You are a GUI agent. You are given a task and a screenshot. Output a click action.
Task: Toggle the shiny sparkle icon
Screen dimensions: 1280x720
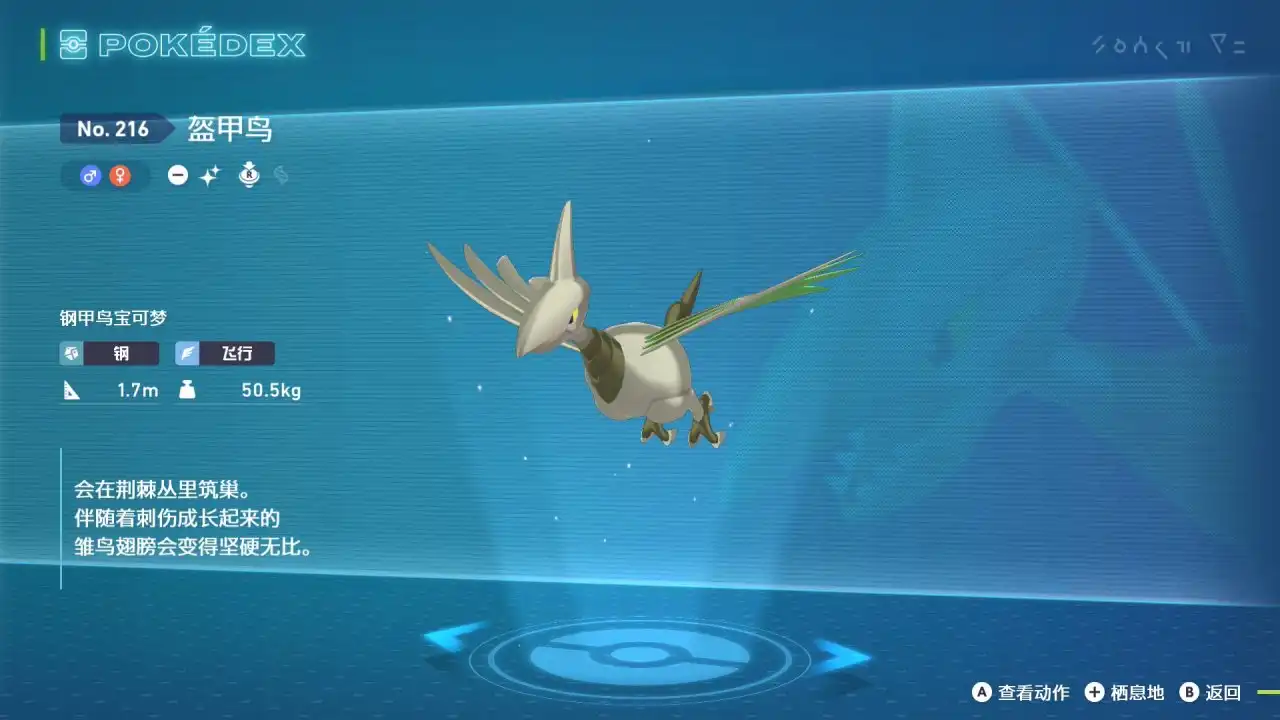[209, 176]
